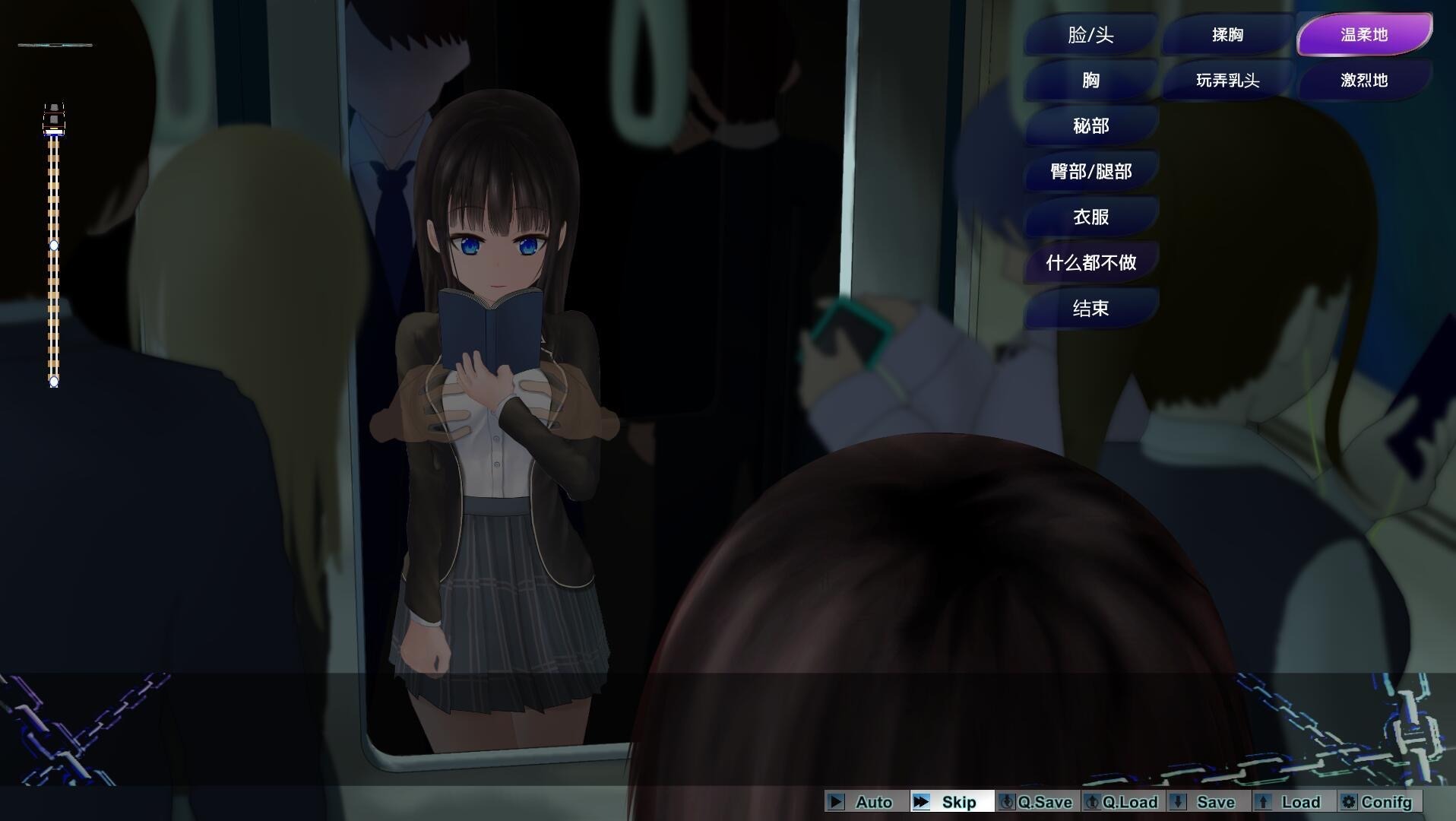Click the Q.Load clock icon

(x=1094, y=802)
